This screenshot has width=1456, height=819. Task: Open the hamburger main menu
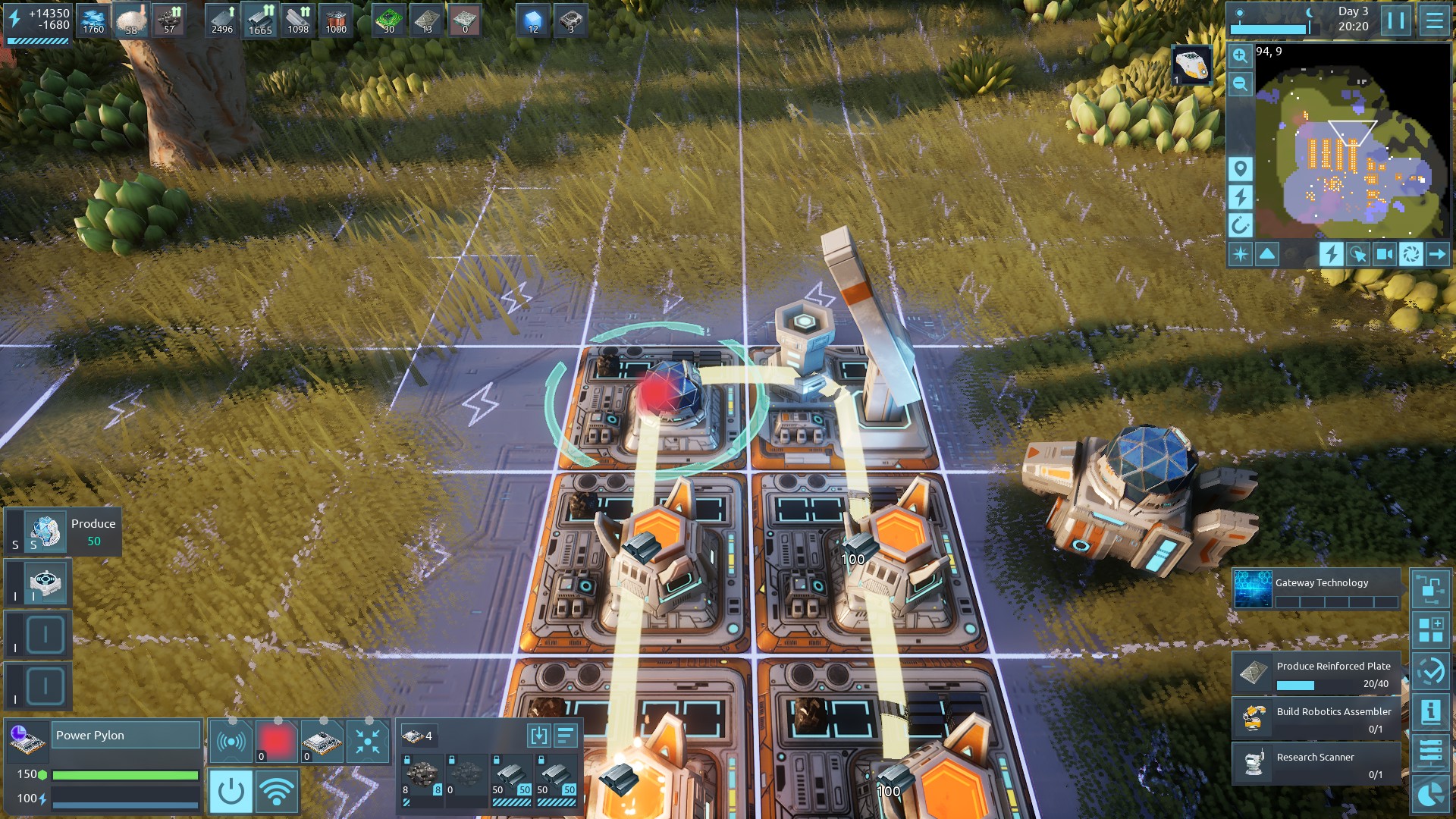pos(1434,20)
